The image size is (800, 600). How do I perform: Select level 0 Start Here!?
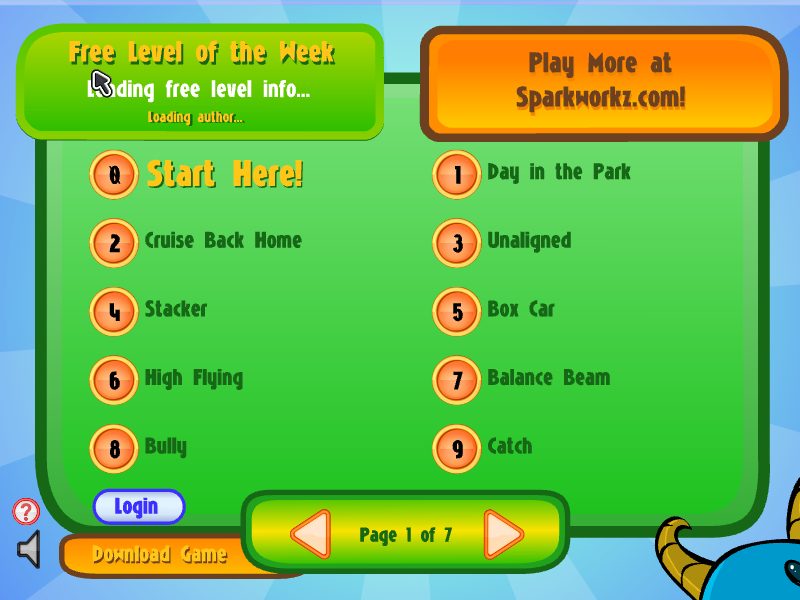pyautogui.click(x=114, y=175)
